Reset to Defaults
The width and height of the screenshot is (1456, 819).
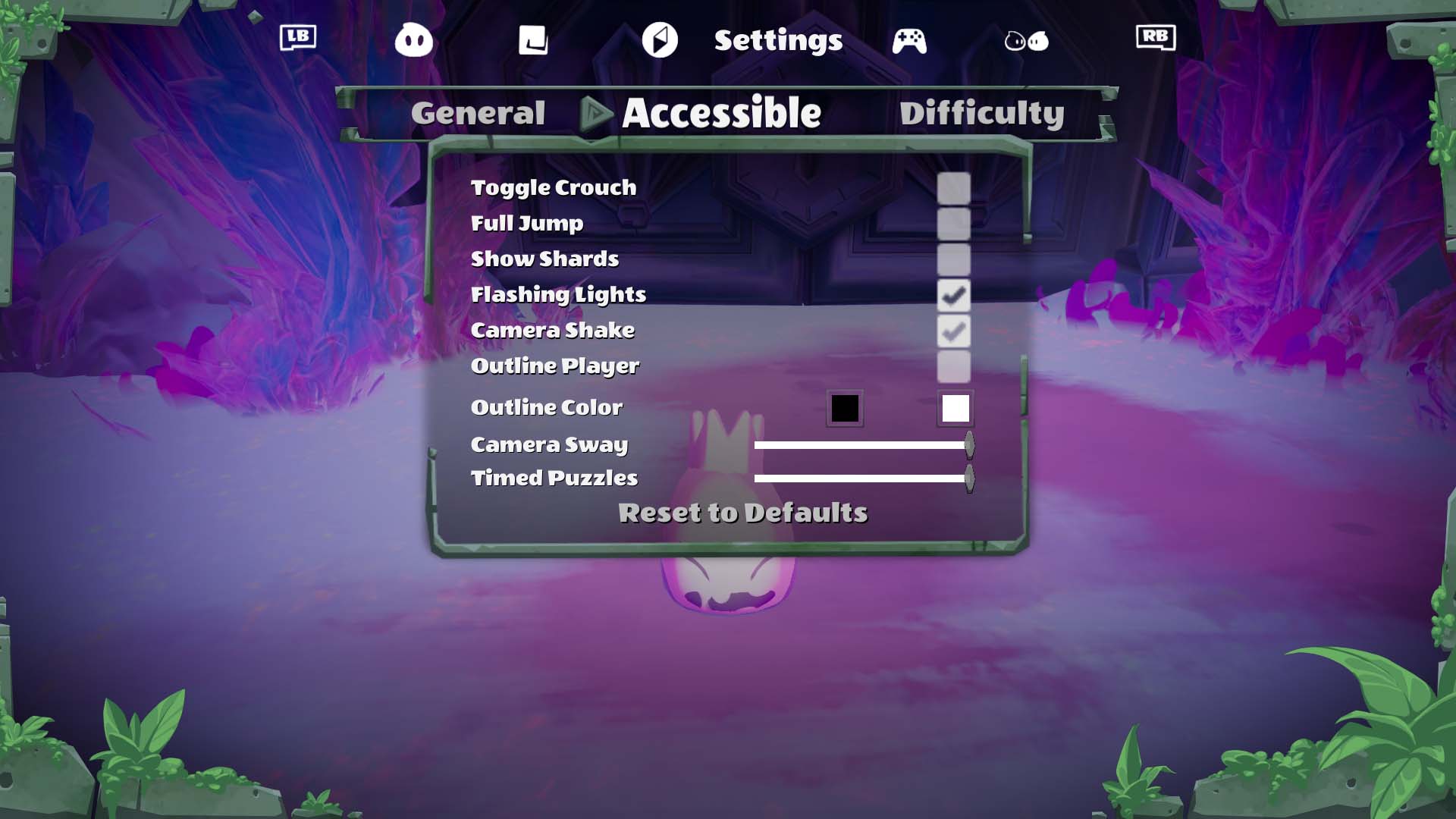pyautogui.click(x=742, y=513)
